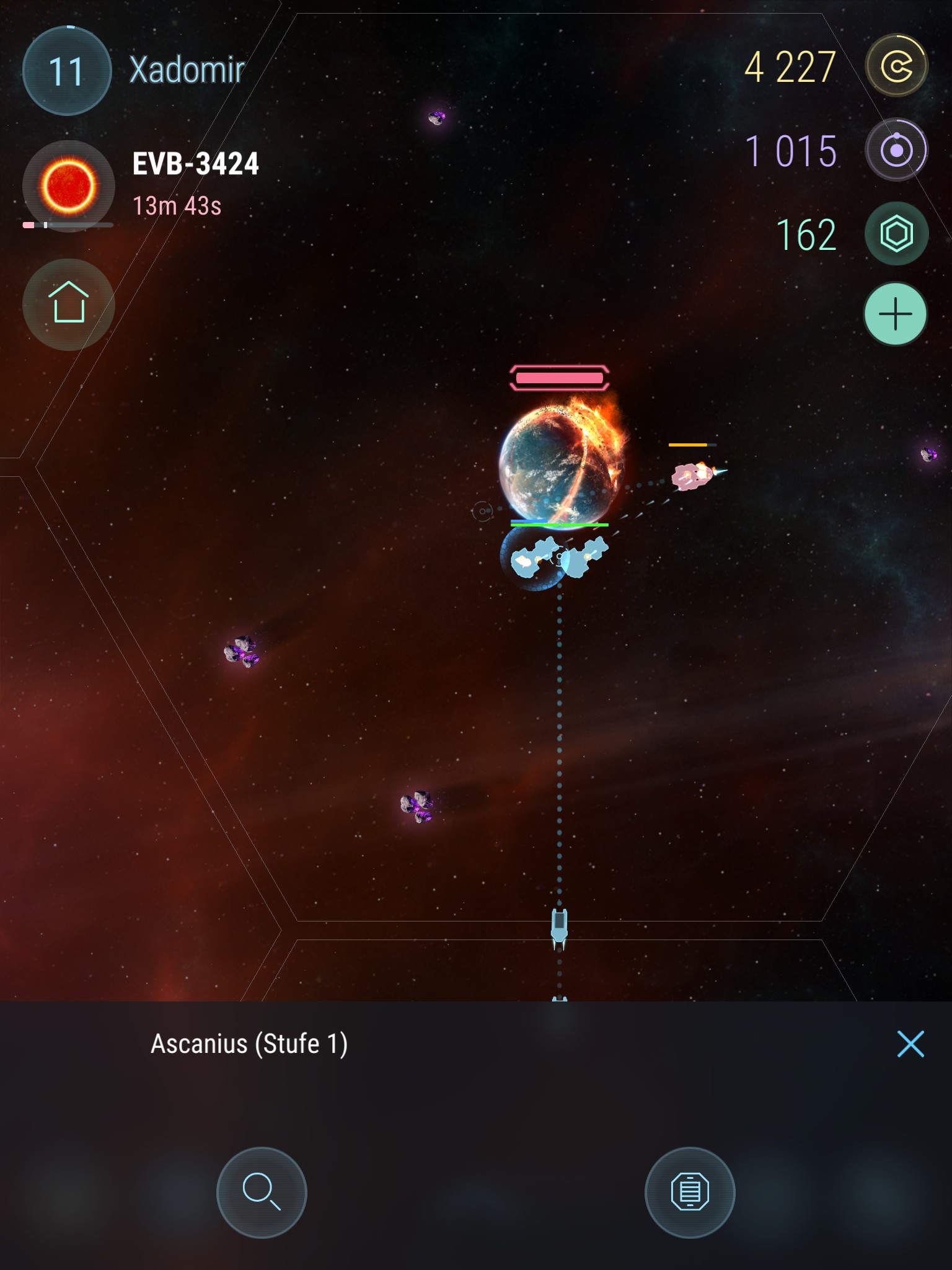
Task: Return to the home base
Action: pyautogui.click(x=68, y=304)
